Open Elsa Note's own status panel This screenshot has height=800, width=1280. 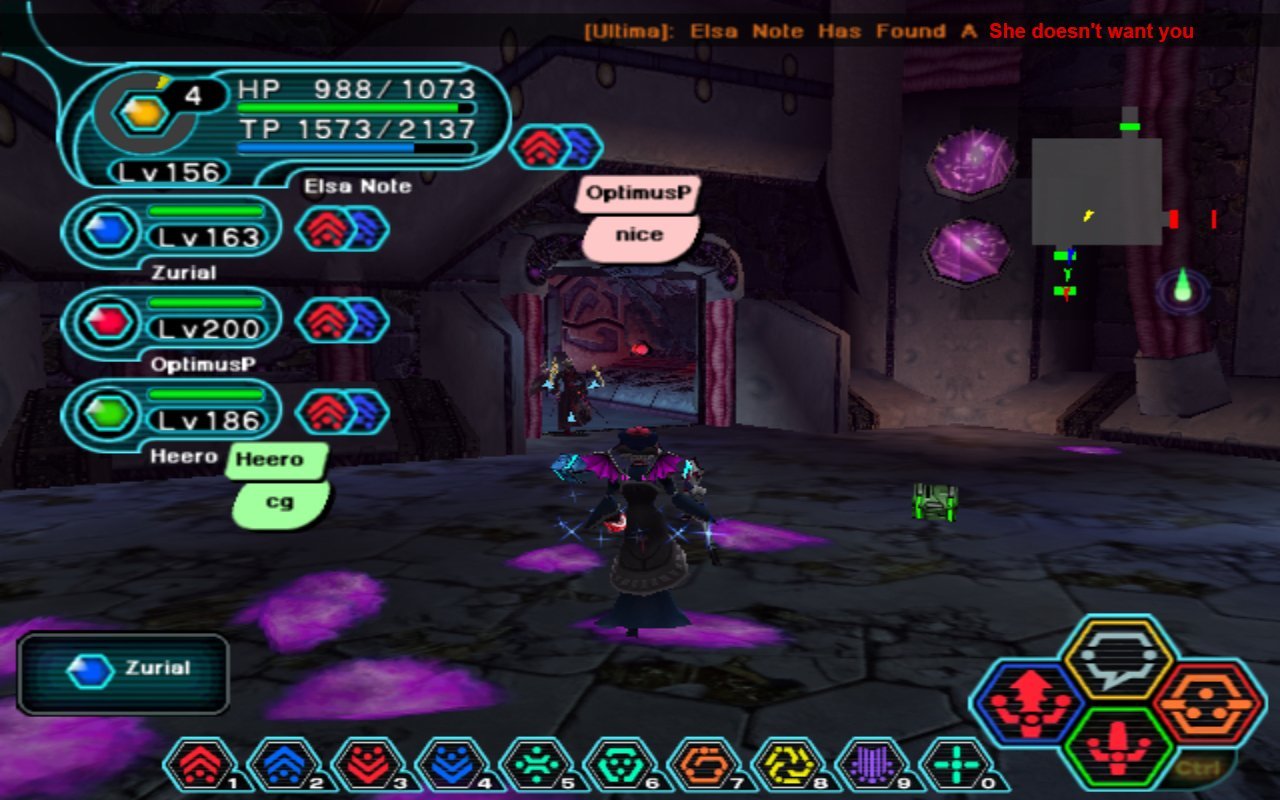[285, 125]
